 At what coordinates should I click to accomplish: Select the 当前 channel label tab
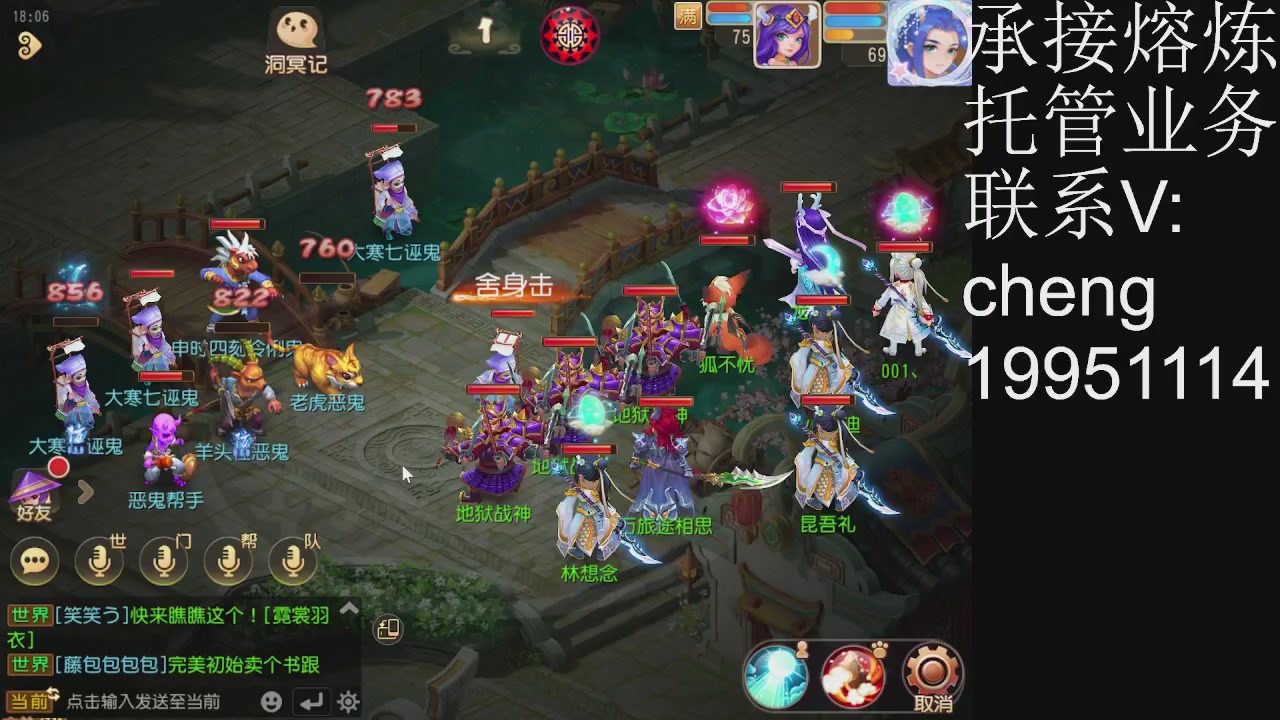click(30, 699)
